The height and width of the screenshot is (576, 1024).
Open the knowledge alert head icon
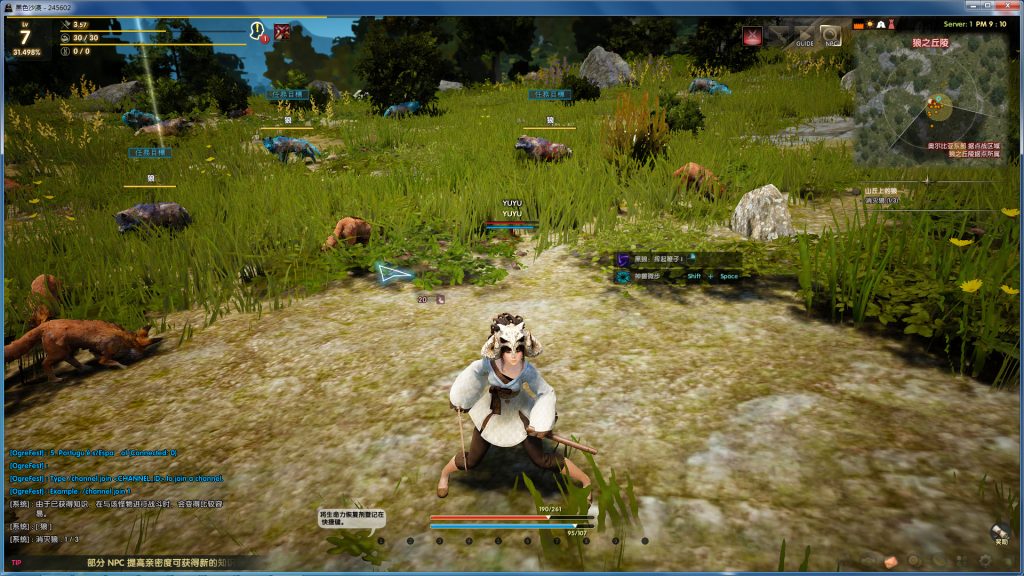(x=257, y=32)
